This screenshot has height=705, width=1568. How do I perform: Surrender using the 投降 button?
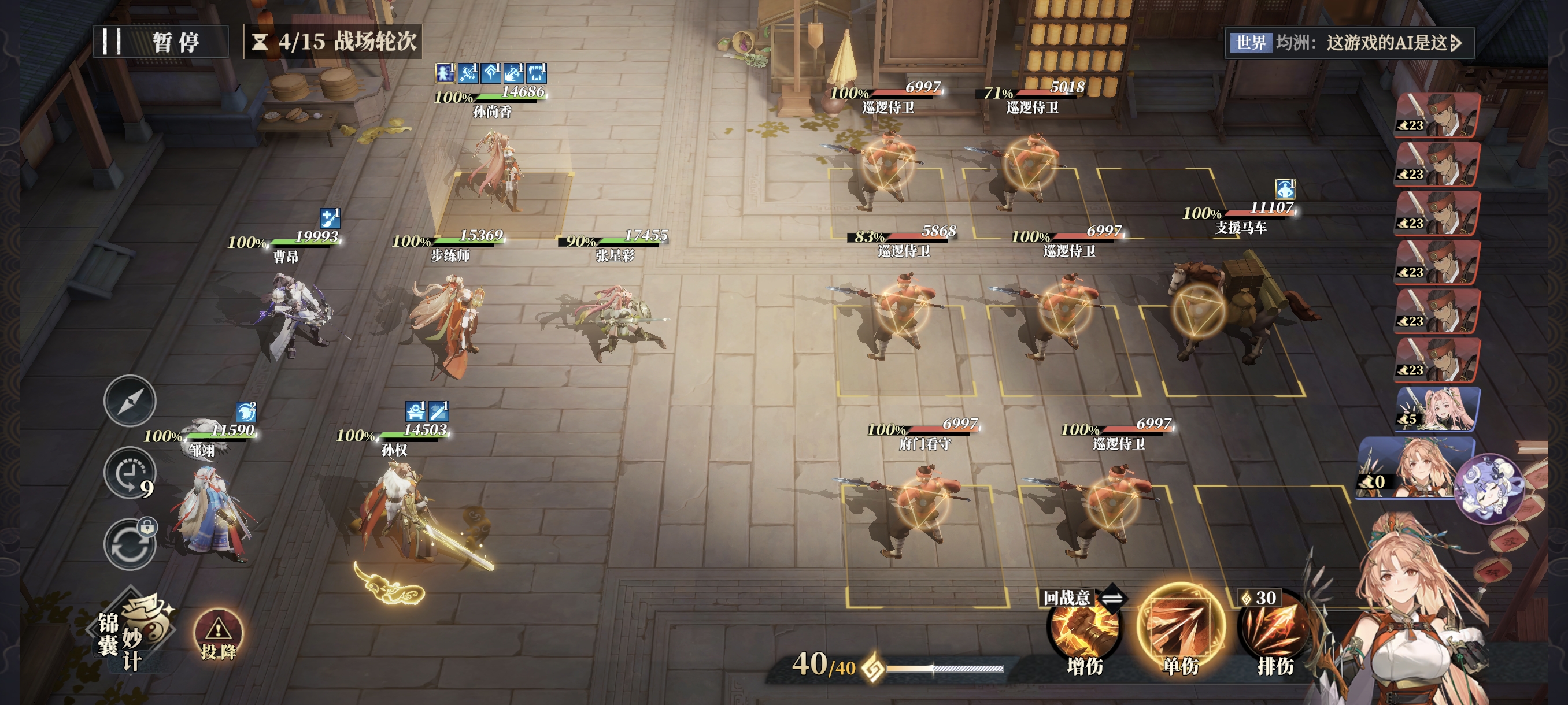[218, 635]
